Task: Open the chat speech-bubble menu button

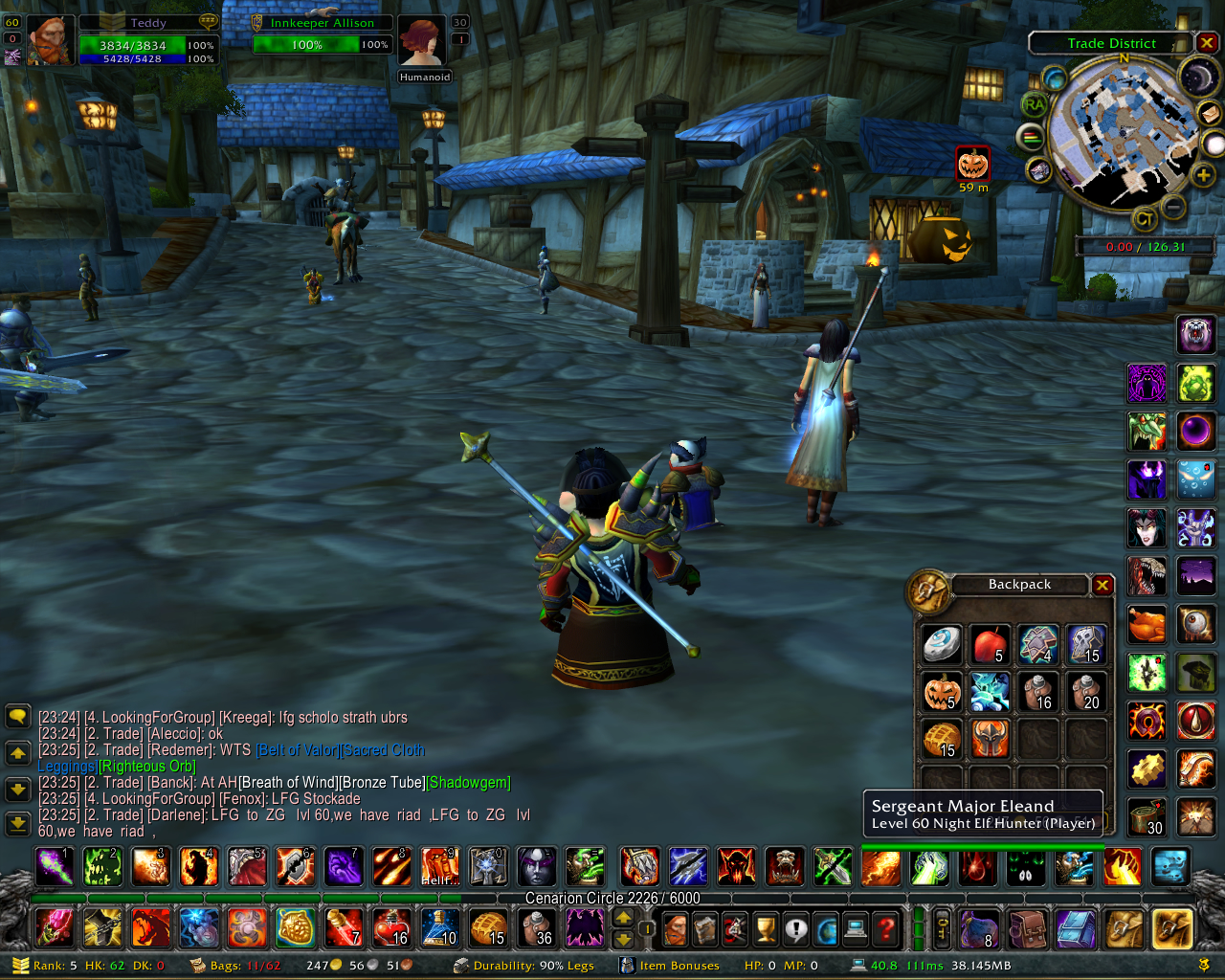Action: tap(17, 716)
